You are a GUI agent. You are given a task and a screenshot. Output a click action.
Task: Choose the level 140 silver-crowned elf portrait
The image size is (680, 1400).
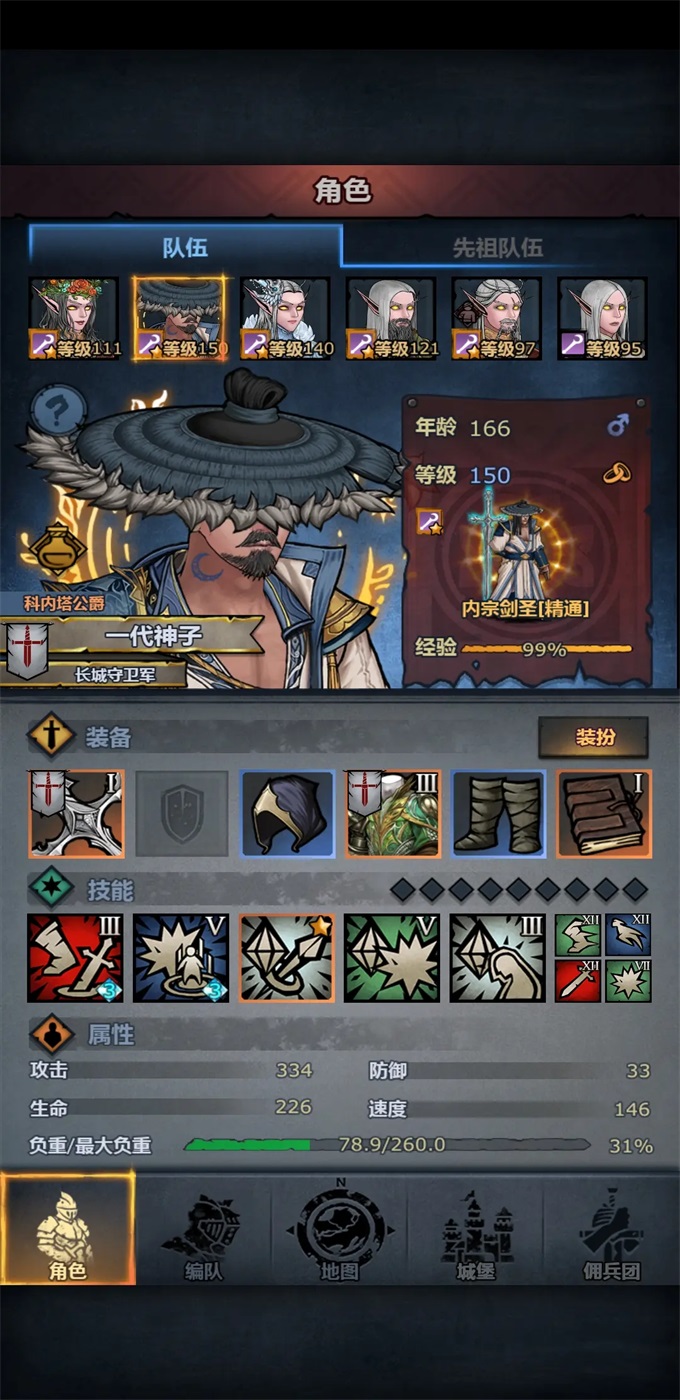[x=285, y=319]
